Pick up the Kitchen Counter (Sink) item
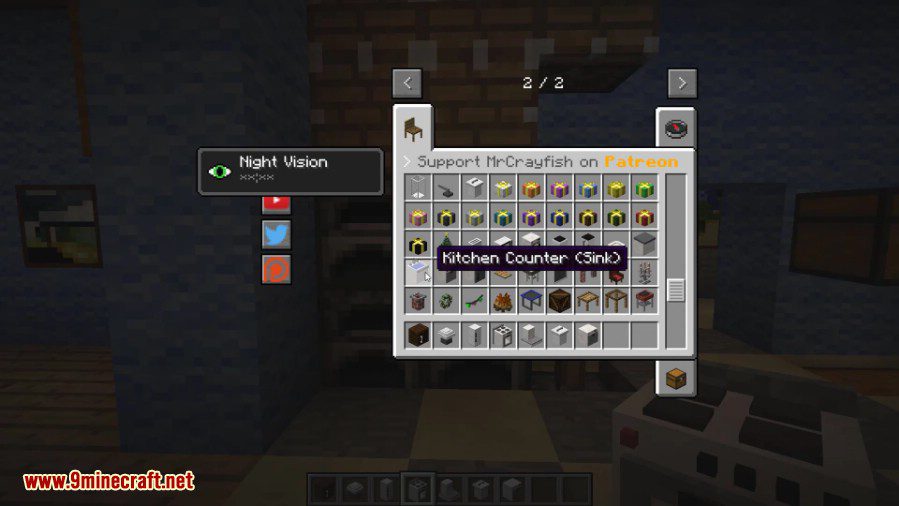899x506 pixels. [418, 272]
